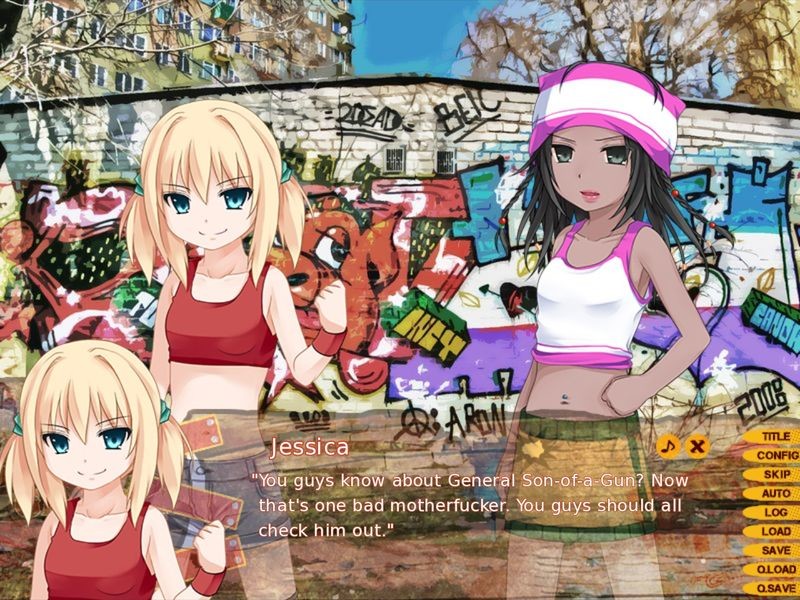Open the CONFIG settings

click(x=773, y=456)
